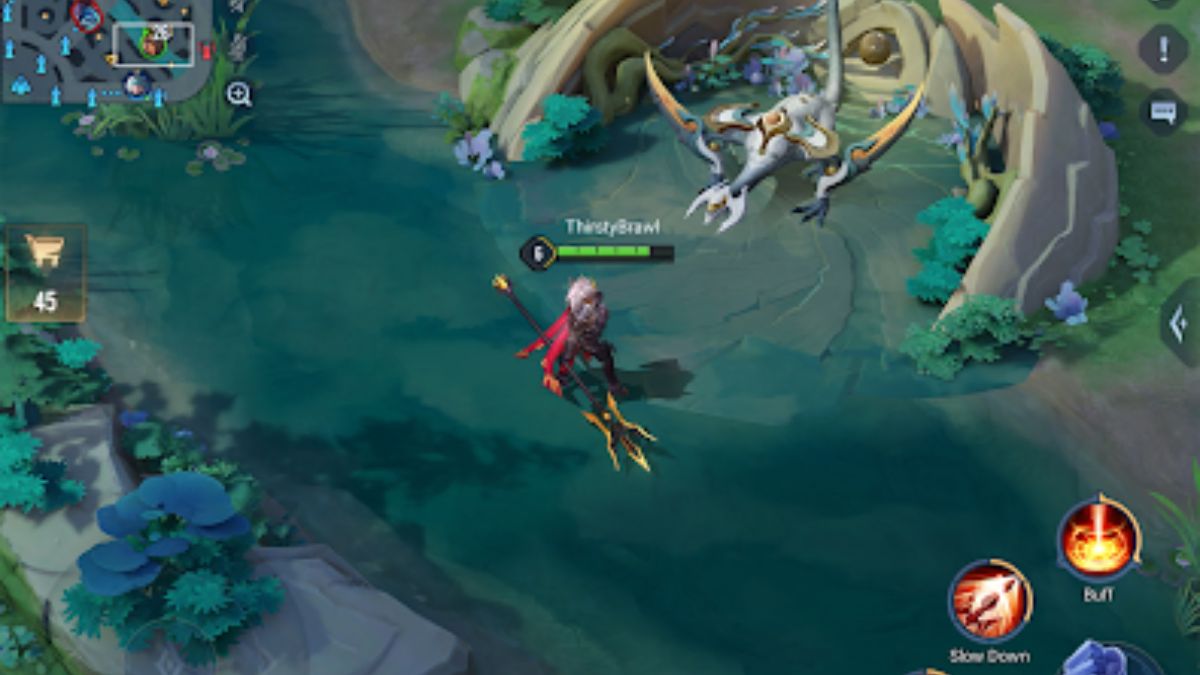Image resolution: width=1200 pixels, height=675 pixels.
Task: Zoom the minimap with the magnifier button
Action: coord(239,95)
